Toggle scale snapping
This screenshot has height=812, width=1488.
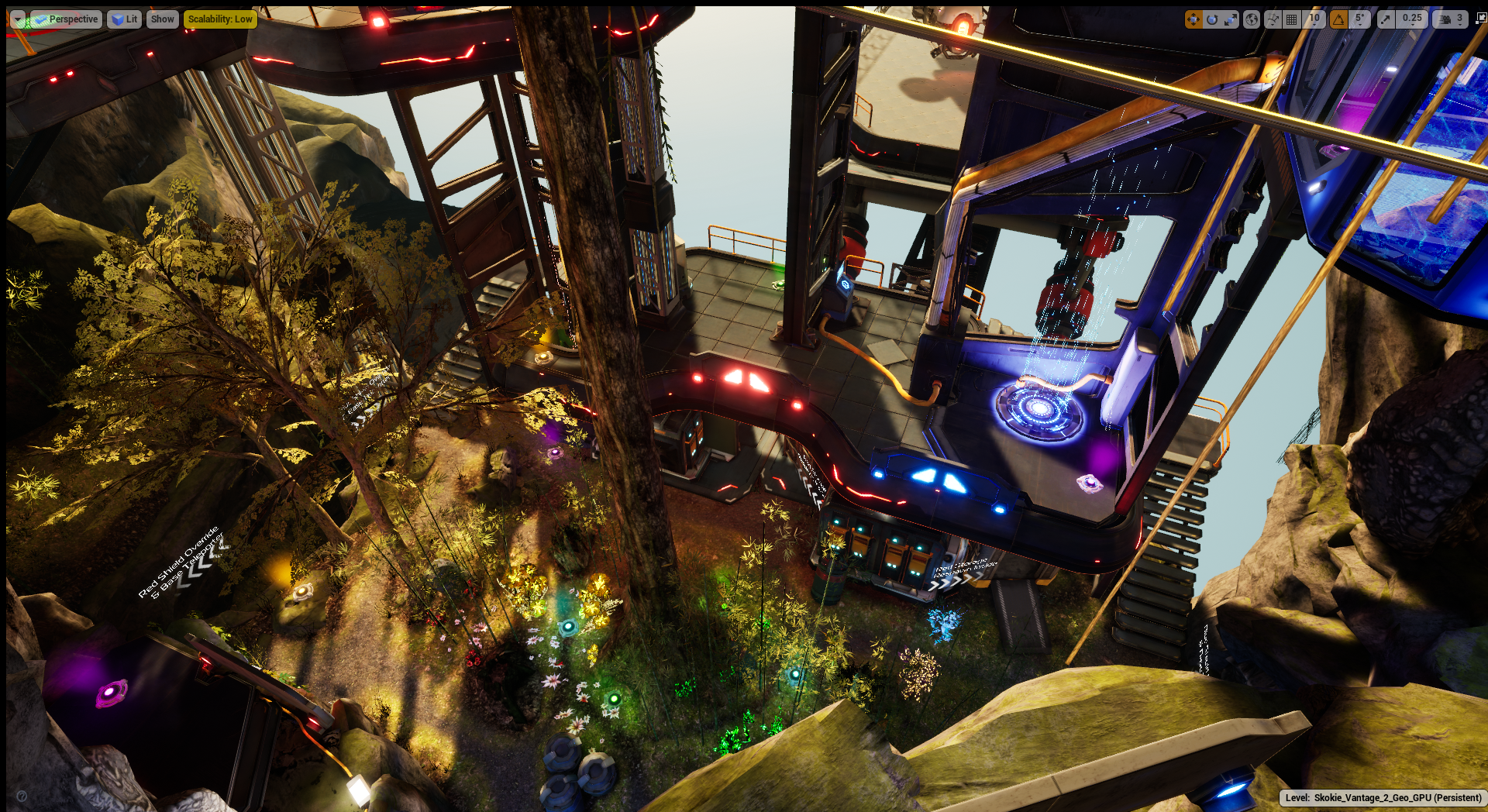point(1386,19)
